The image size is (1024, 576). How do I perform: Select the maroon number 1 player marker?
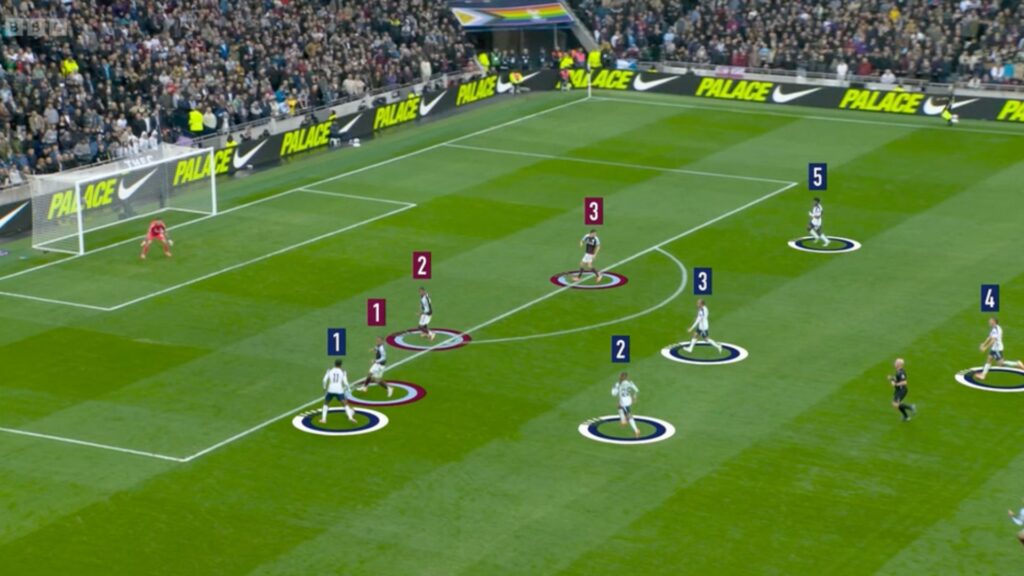pyautogui.click(x=376, y=312)
